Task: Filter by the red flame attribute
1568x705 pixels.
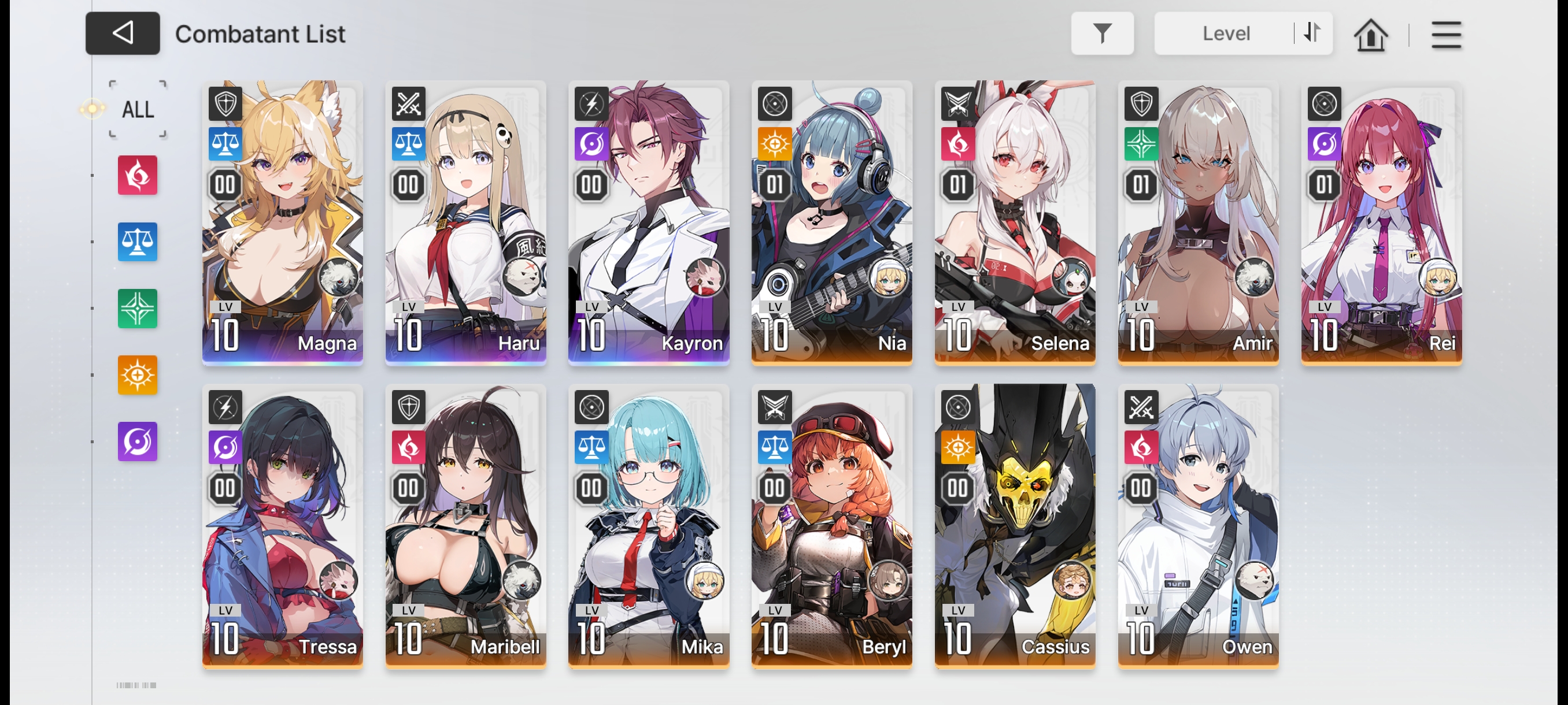Action: [x=138, y=175]
